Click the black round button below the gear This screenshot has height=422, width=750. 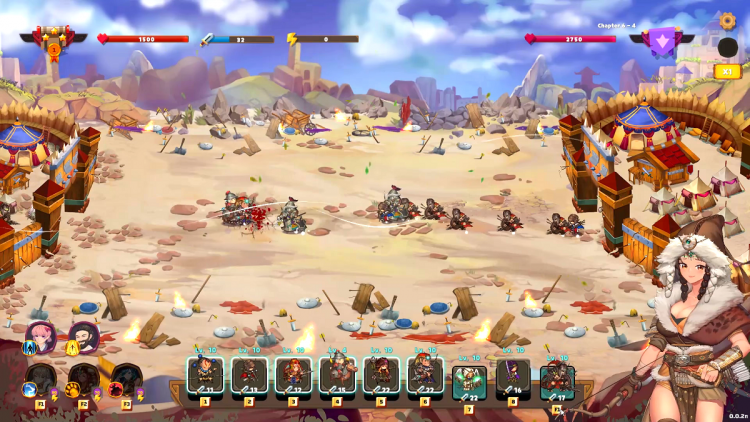pyautogui.click(x=727, y=47)
